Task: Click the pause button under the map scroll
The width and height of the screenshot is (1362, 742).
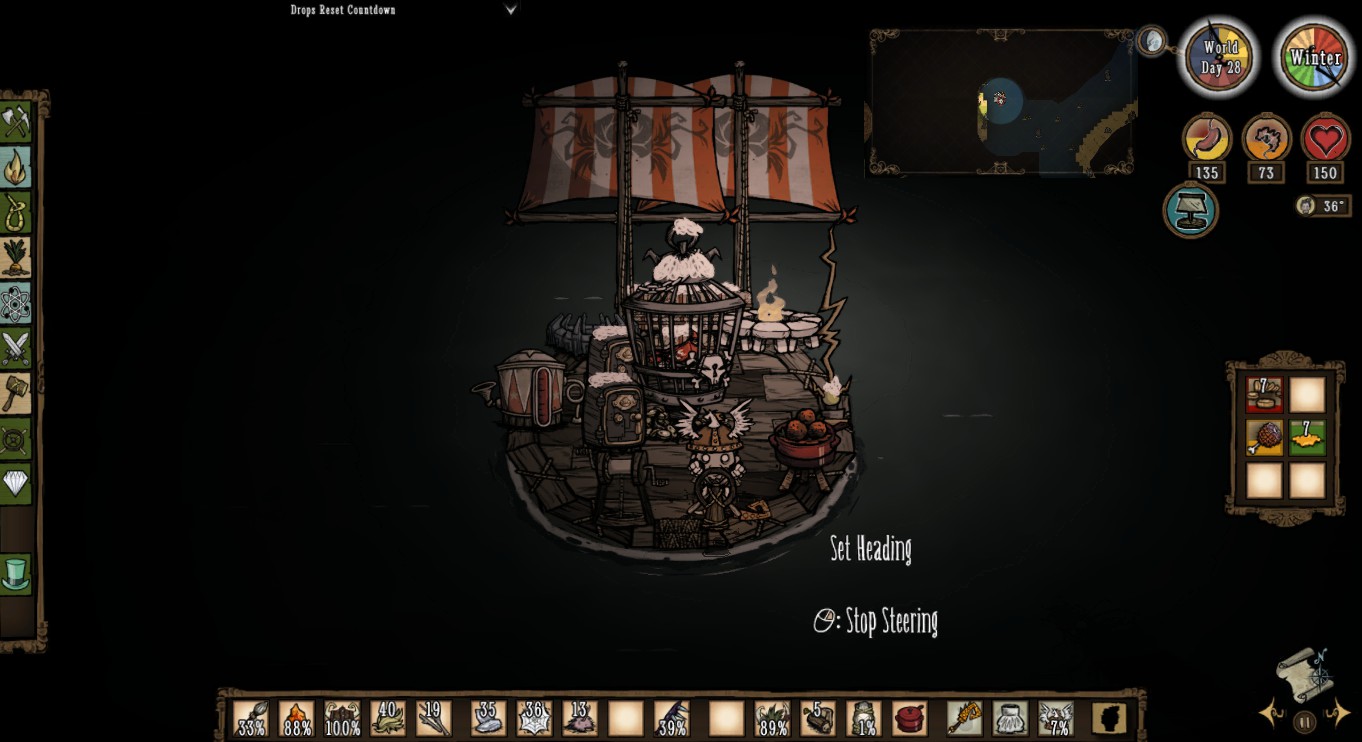Action: click(x=1304, y=721)
